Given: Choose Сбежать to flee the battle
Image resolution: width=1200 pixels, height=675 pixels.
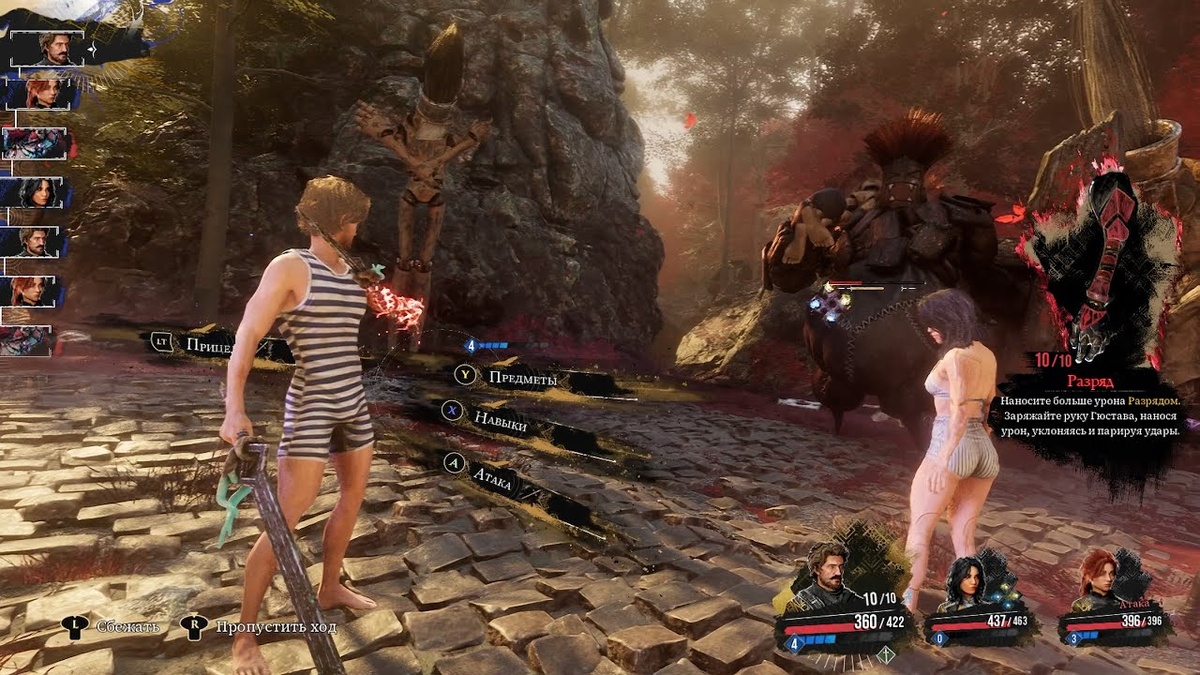Looking at the screenshot, I should point(127,627).
